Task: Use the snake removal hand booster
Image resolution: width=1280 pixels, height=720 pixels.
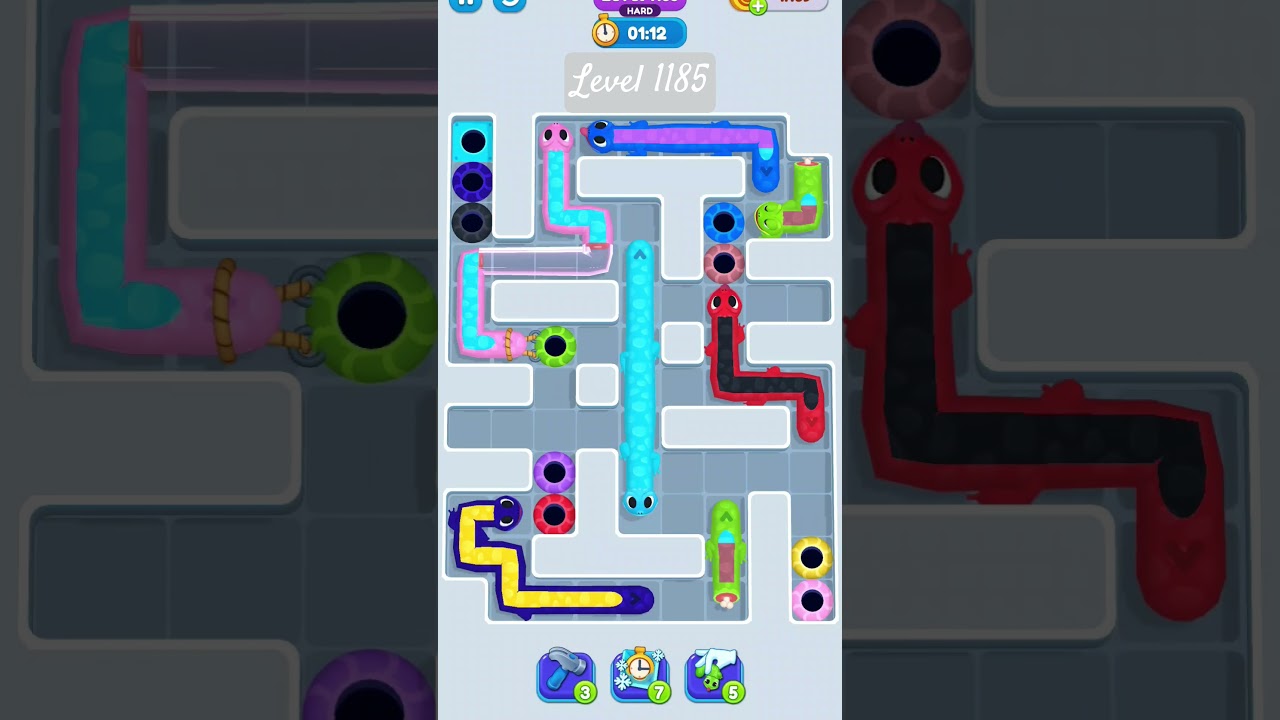Action: tap(714, 677)
